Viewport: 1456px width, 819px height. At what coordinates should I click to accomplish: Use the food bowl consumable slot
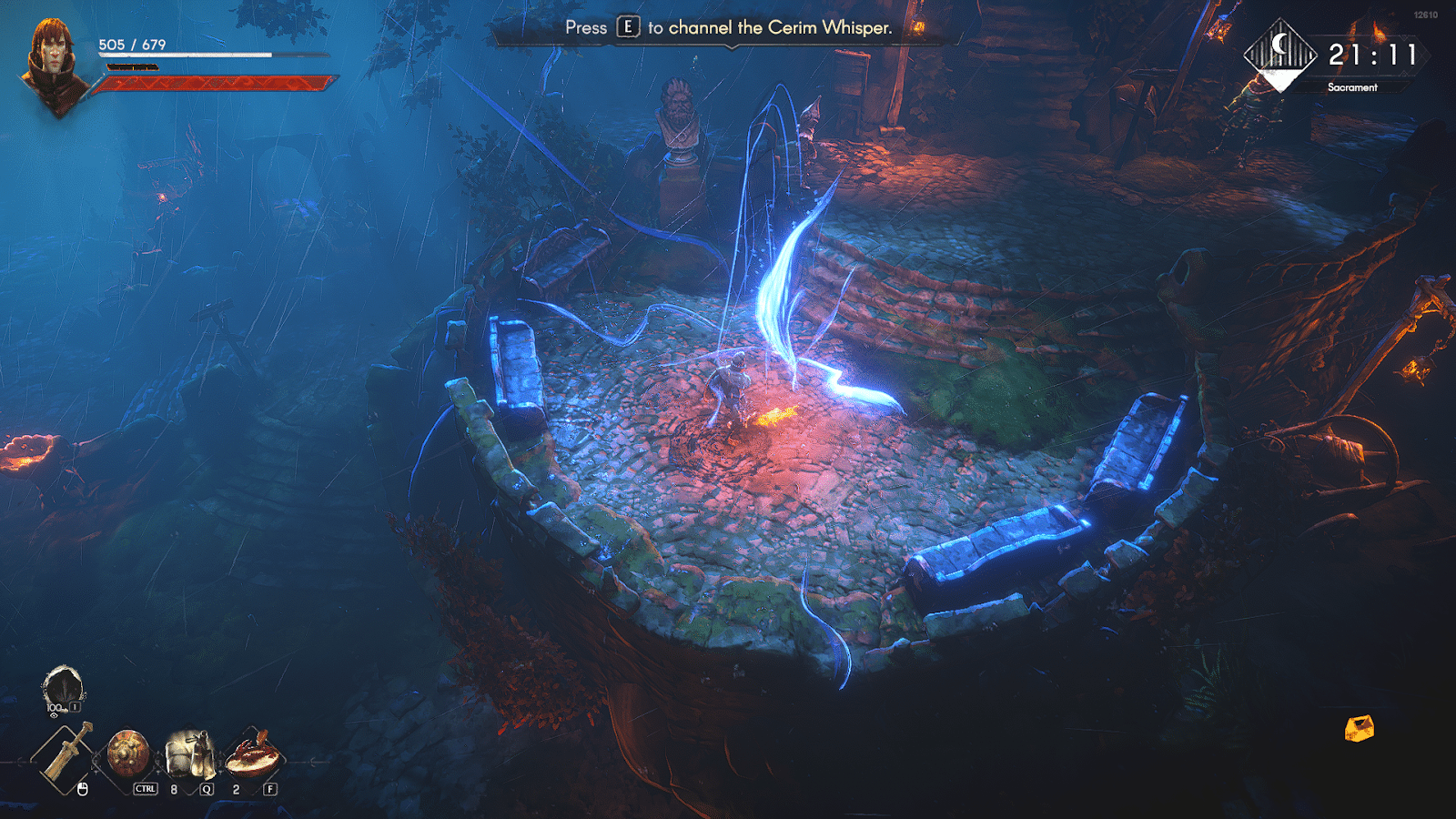click(251, 754)
